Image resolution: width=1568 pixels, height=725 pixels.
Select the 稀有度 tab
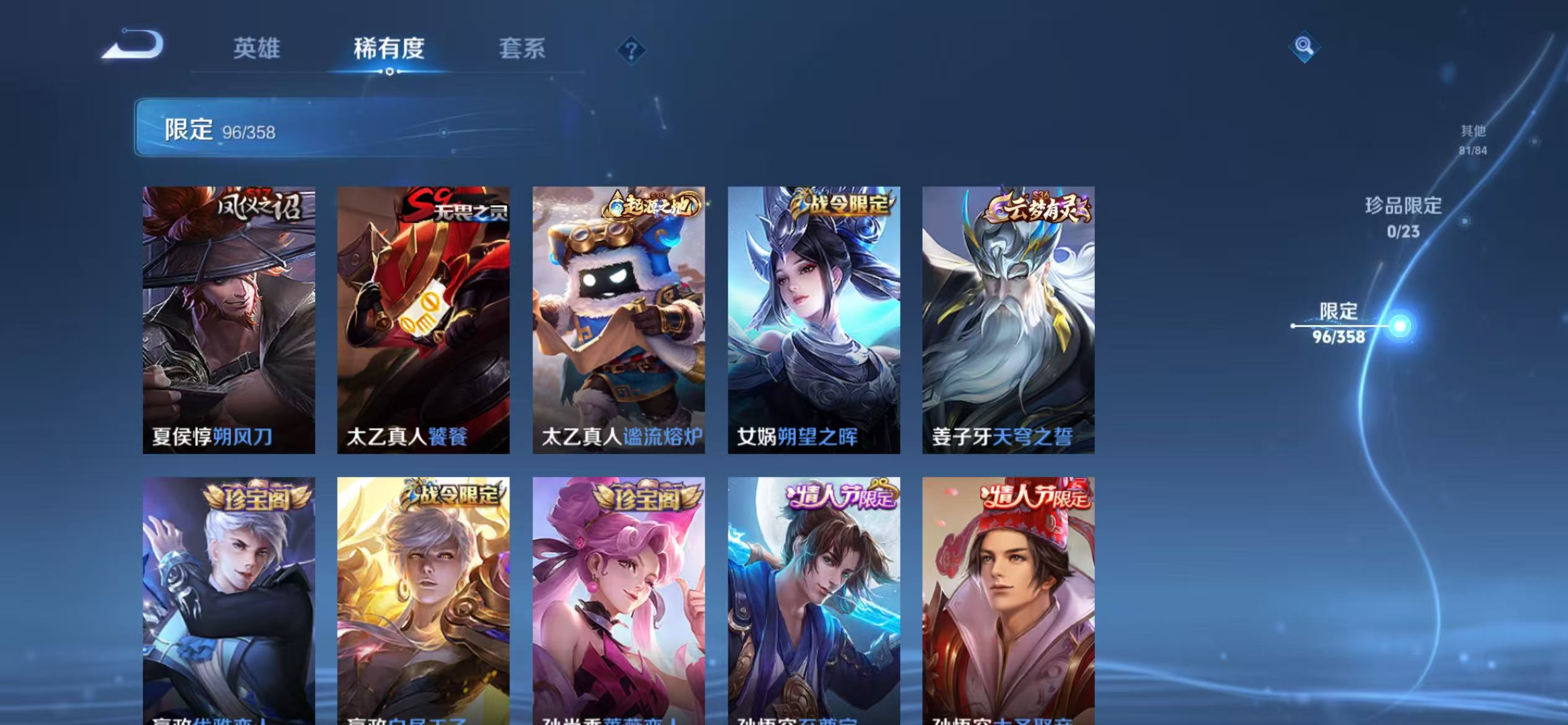pos(390,50)
